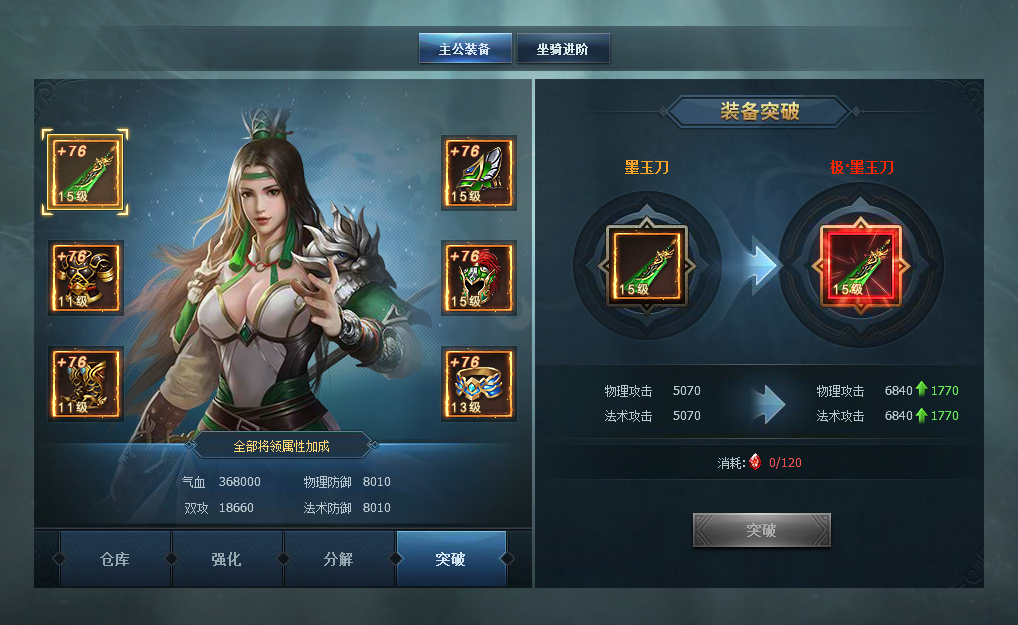This screenshot has height=625, width=1018.
Task: Click the grey 突破 breakthrough button
Action: [761, 530]
